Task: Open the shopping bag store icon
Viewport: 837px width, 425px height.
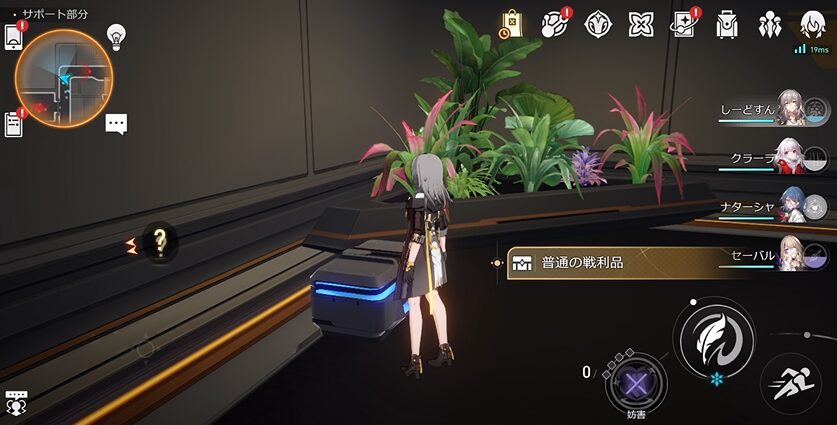Action: tap(511, 24)
